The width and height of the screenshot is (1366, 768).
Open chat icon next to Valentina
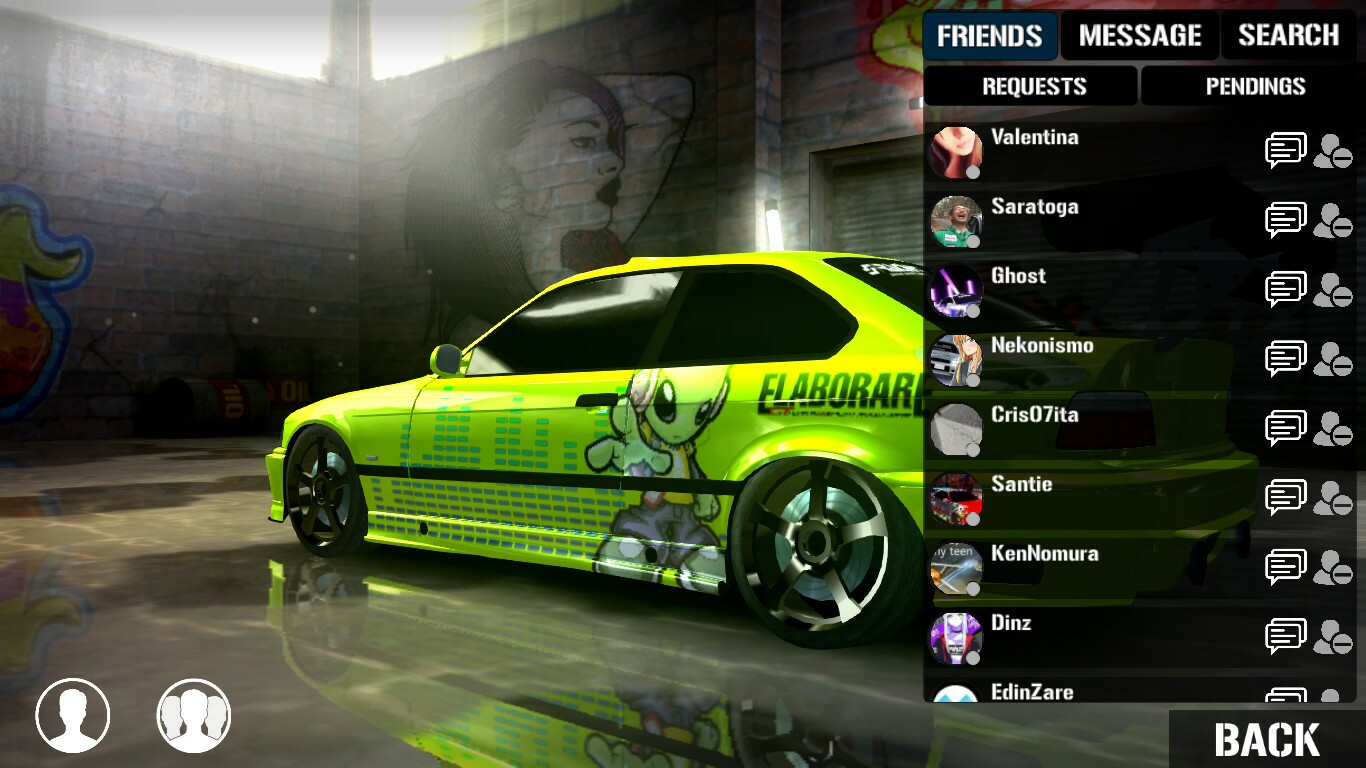[x=1286, y=150]
